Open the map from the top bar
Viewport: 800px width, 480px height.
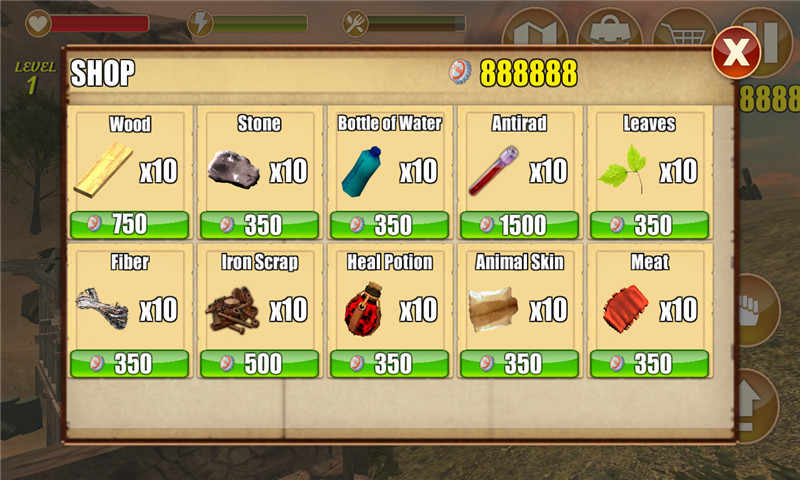click(x=532, y=30)
